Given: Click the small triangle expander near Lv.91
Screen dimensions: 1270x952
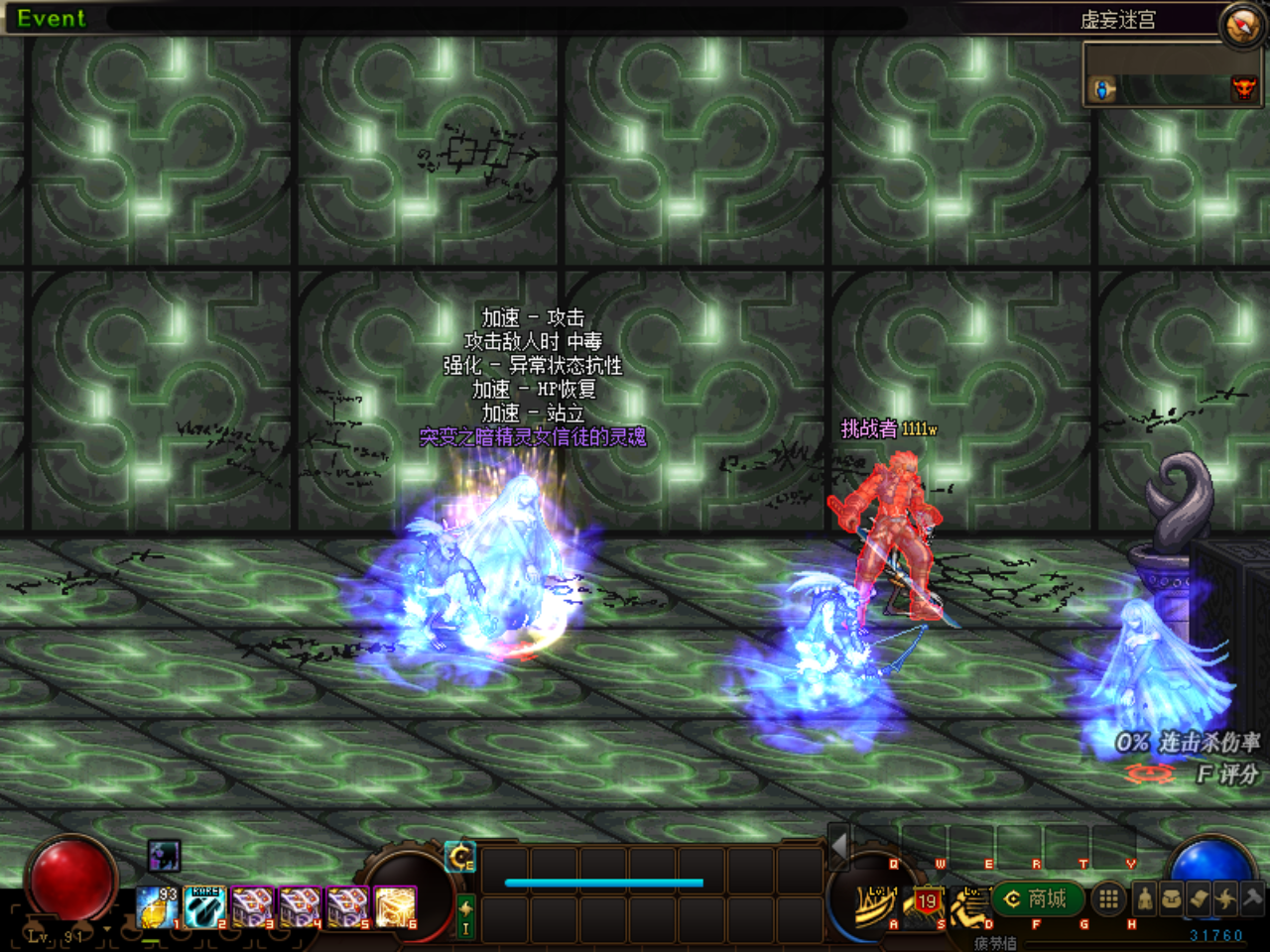Looking at the screenshot, I should coord(107,929).
